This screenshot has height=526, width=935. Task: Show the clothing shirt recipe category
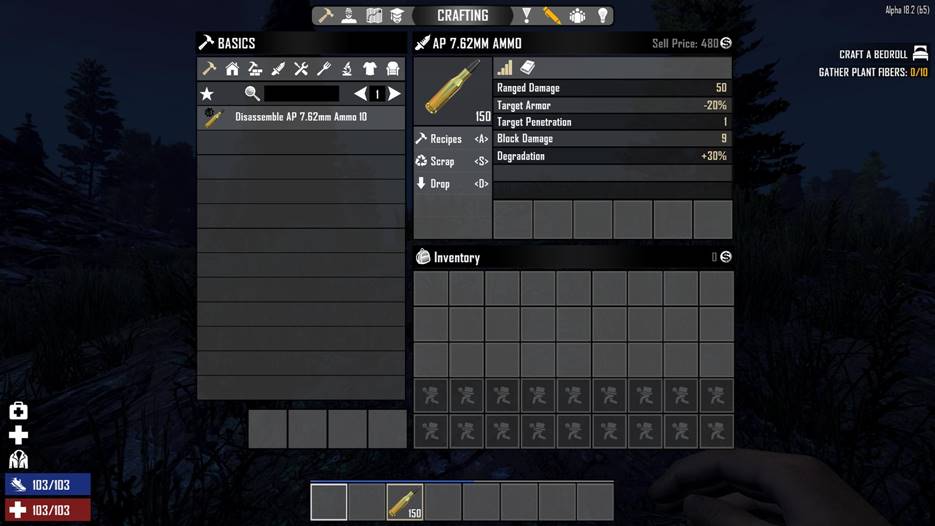pos(370,69)
